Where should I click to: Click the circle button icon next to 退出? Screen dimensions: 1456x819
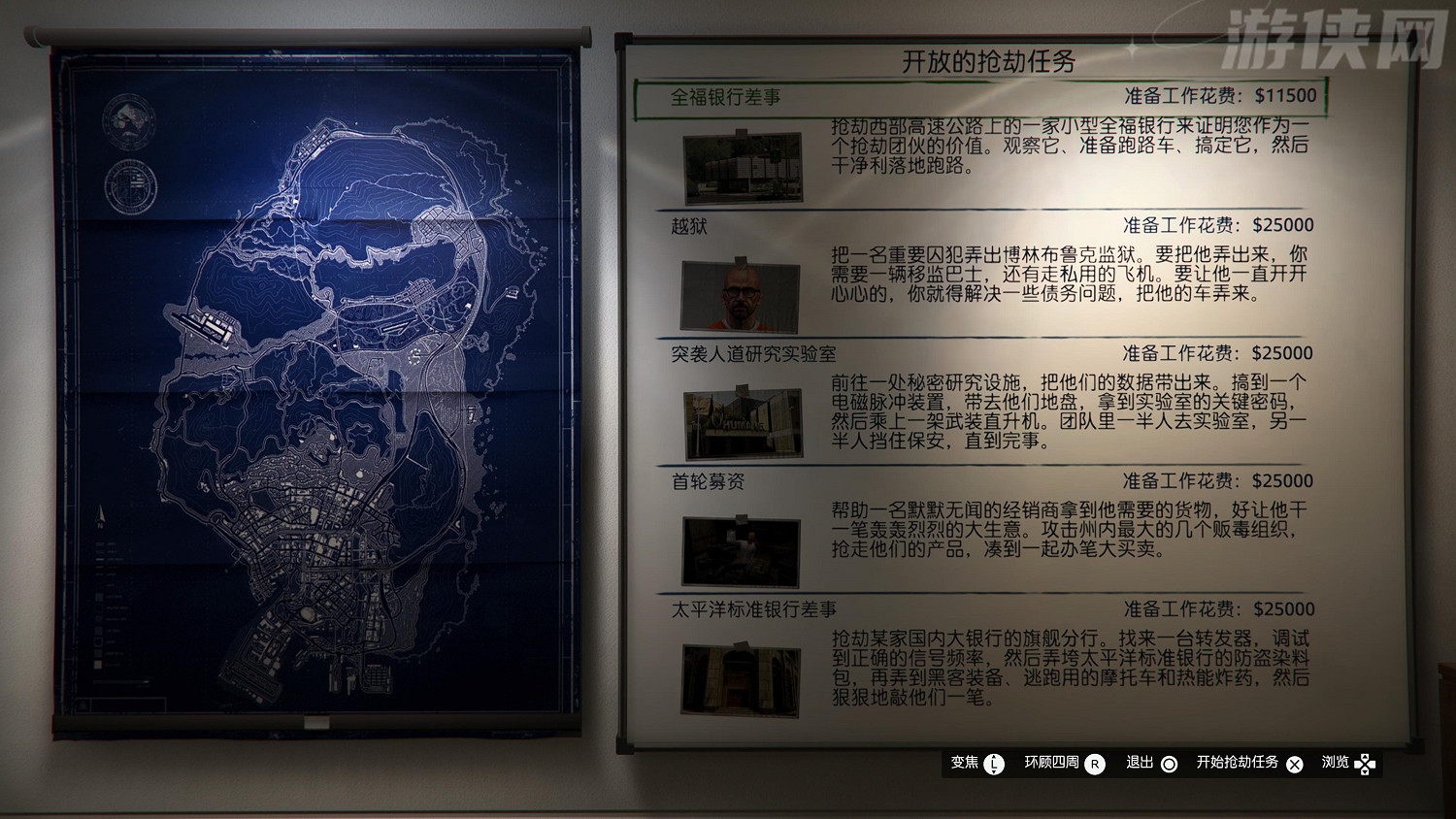(1172, 765)
